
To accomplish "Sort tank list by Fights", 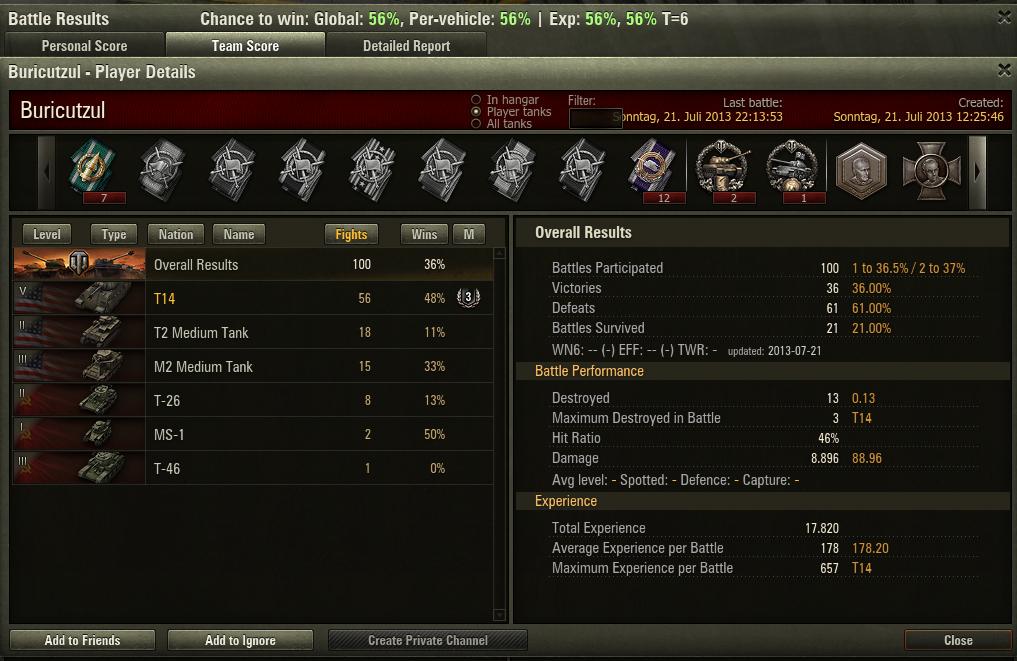I will pos(351,234).
